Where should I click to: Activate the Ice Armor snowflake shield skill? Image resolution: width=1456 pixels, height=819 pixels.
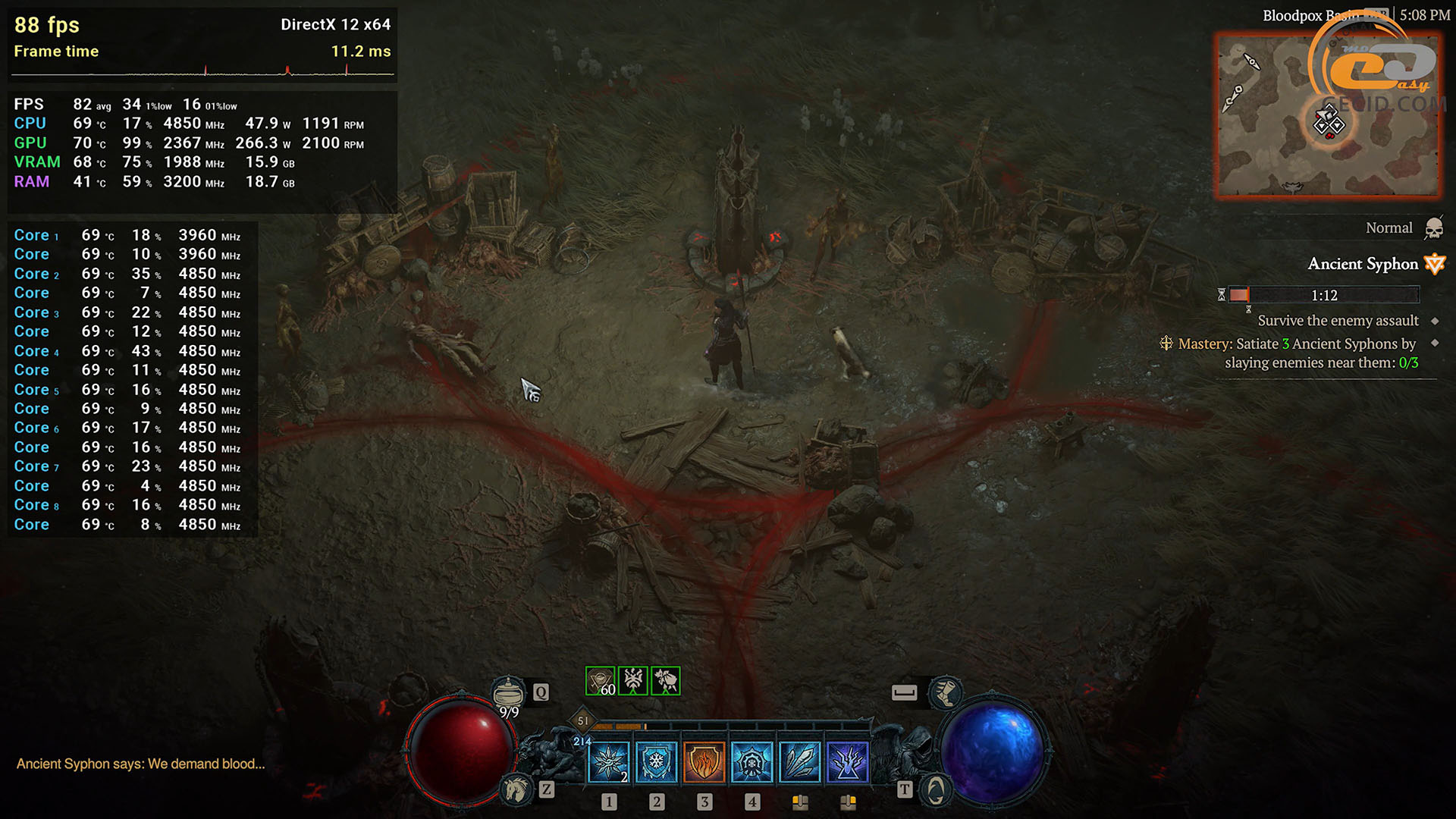[656, 761]
